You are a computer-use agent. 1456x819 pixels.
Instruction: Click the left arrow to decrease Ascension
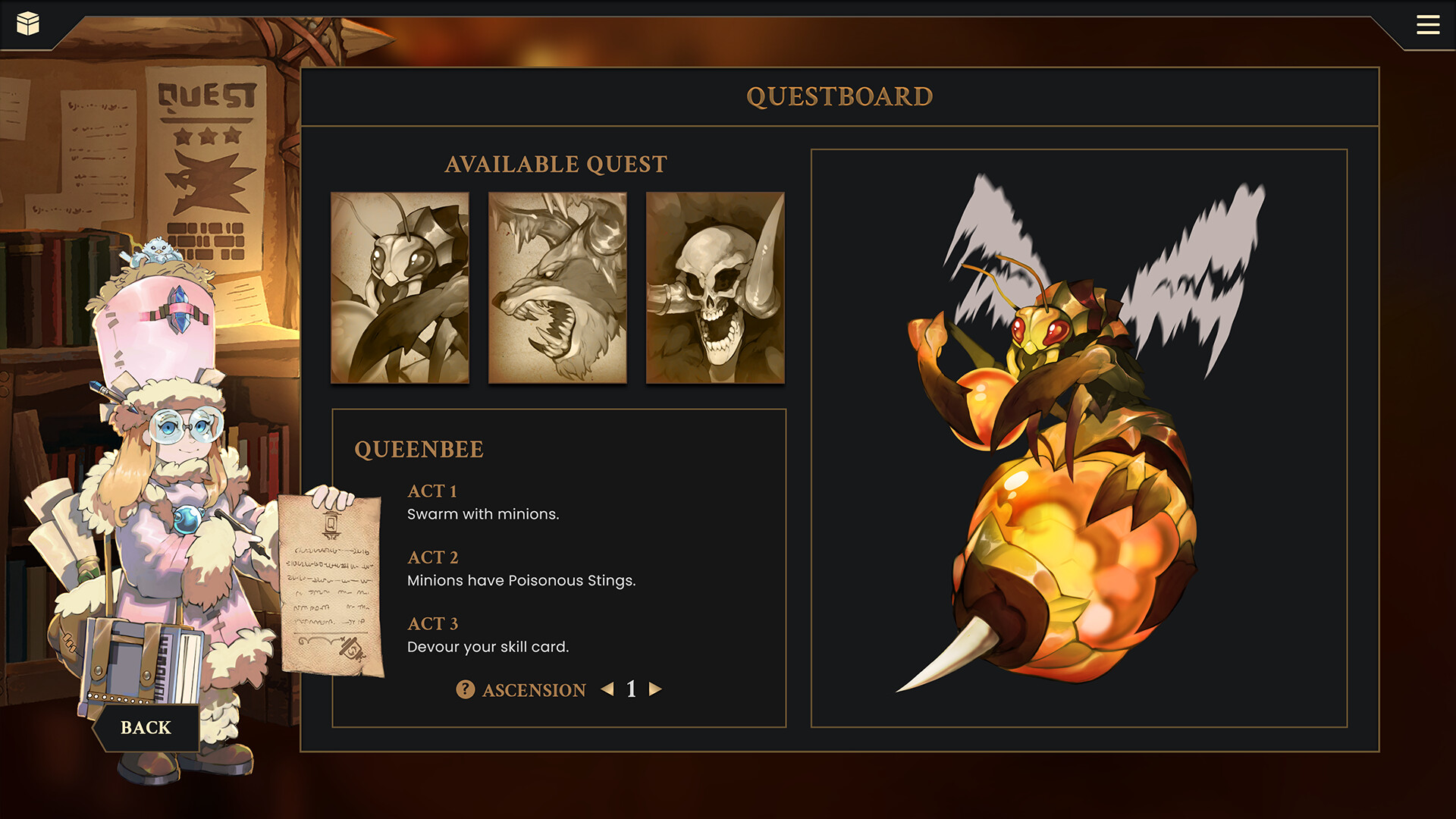pos(607,690)
